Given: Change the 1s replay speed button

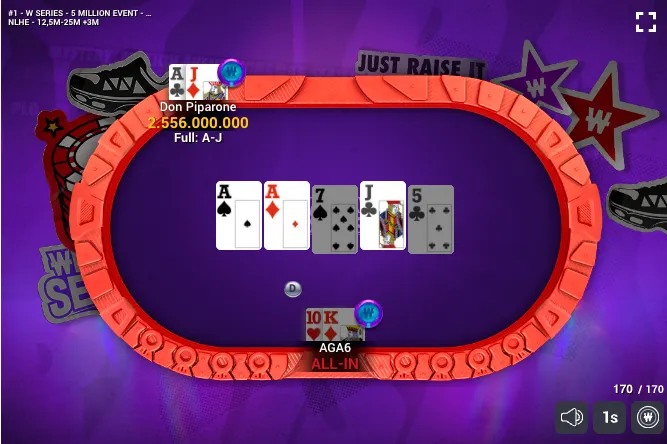Looking at the screenshot, I should tap(610, 416).
